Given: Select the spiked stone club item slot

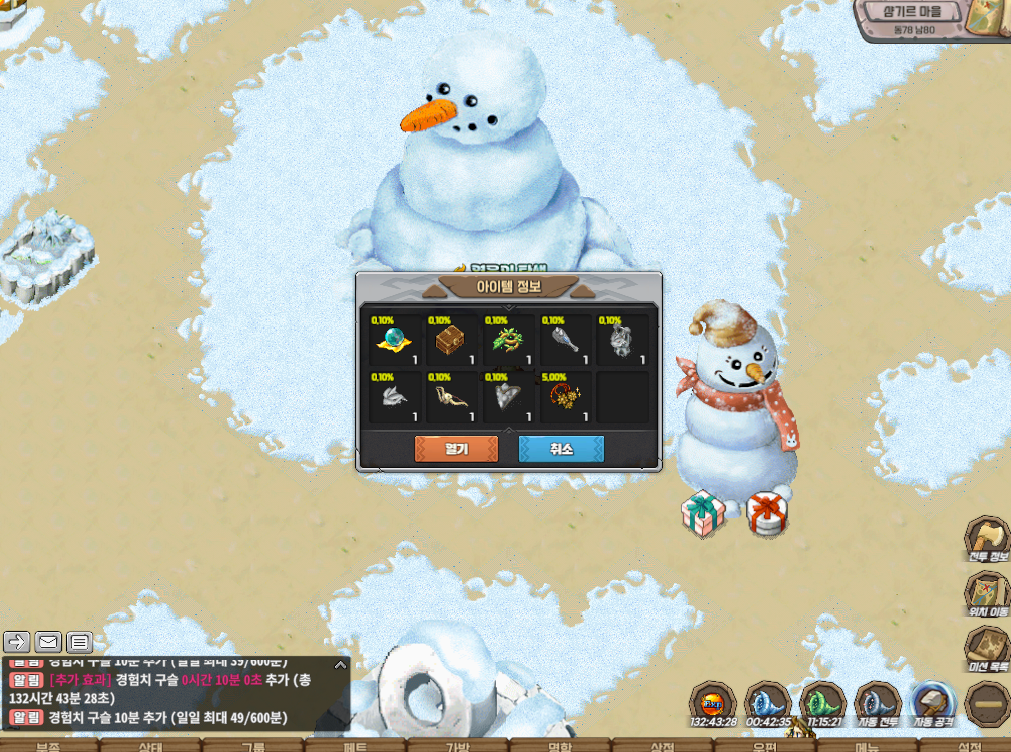Looking at the screenshot, I should (565, 341).
